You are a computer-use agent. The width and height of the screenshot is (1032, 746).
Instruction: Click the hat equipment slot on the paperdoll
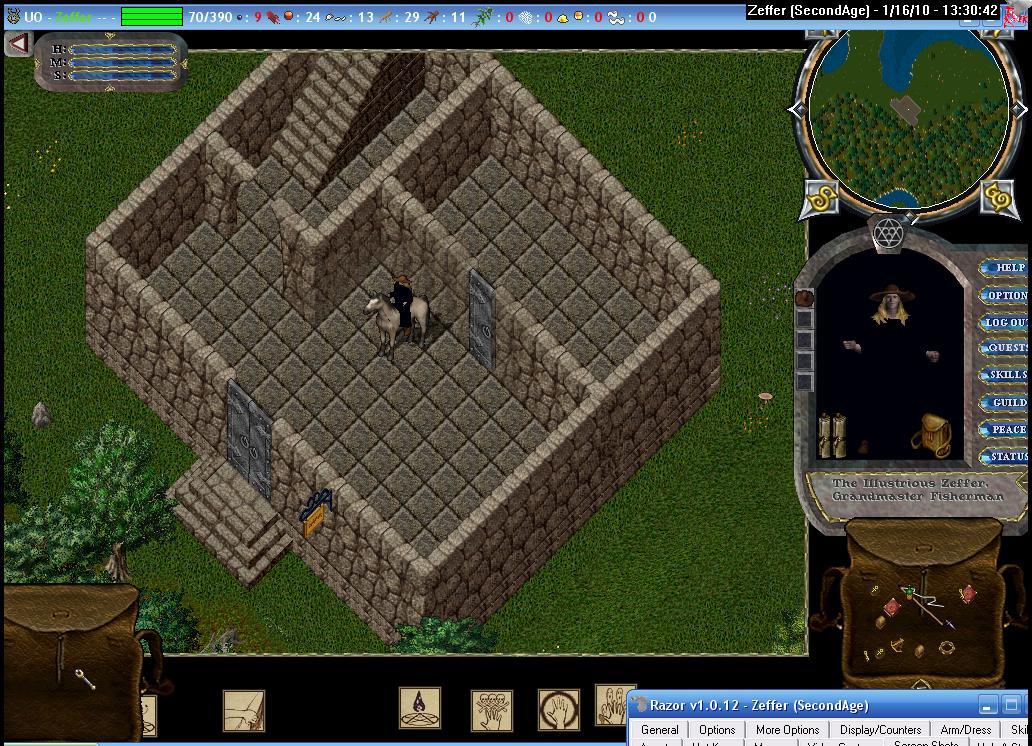(x=804, y=298)
